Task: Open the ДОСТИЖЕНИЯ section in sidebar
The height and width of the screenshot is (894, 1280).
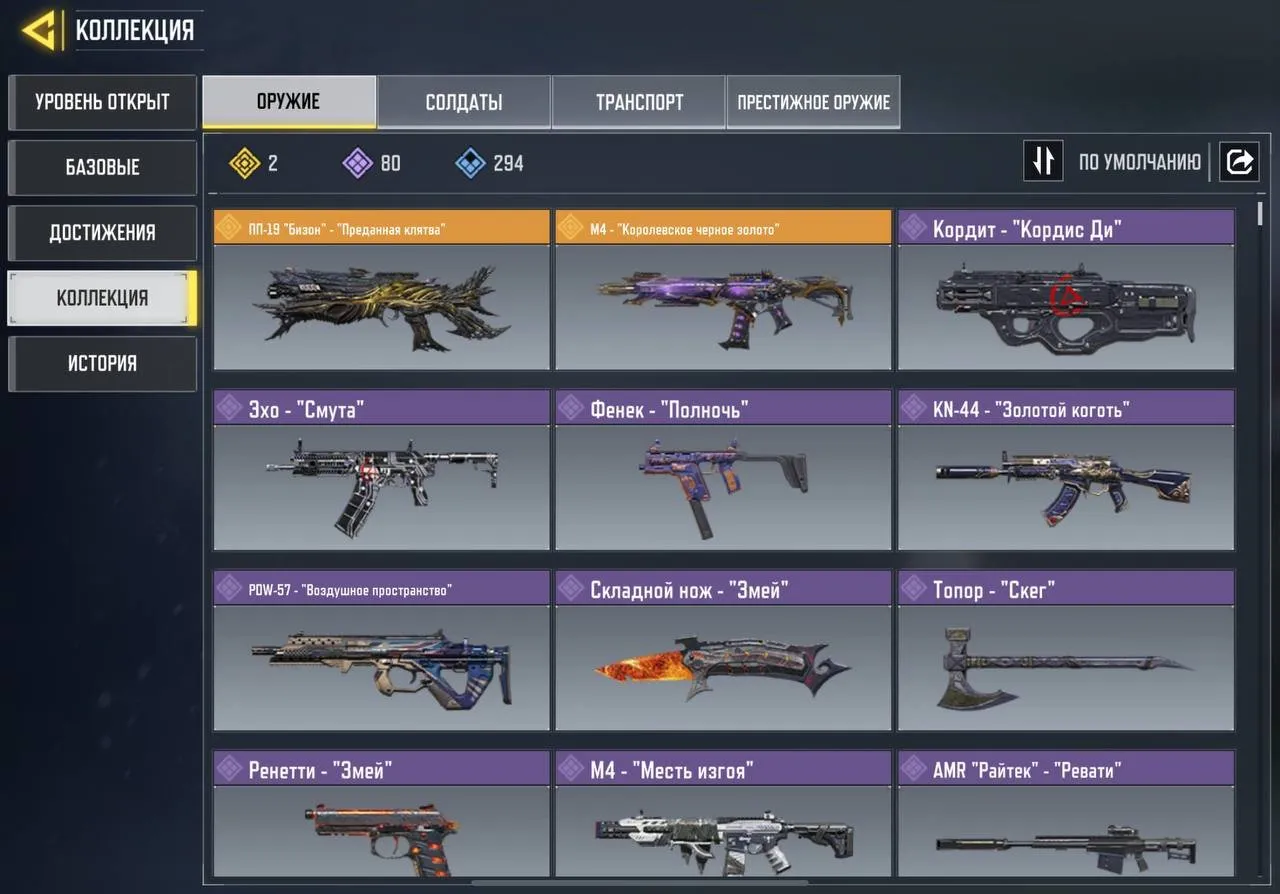Action: point(101,233)
